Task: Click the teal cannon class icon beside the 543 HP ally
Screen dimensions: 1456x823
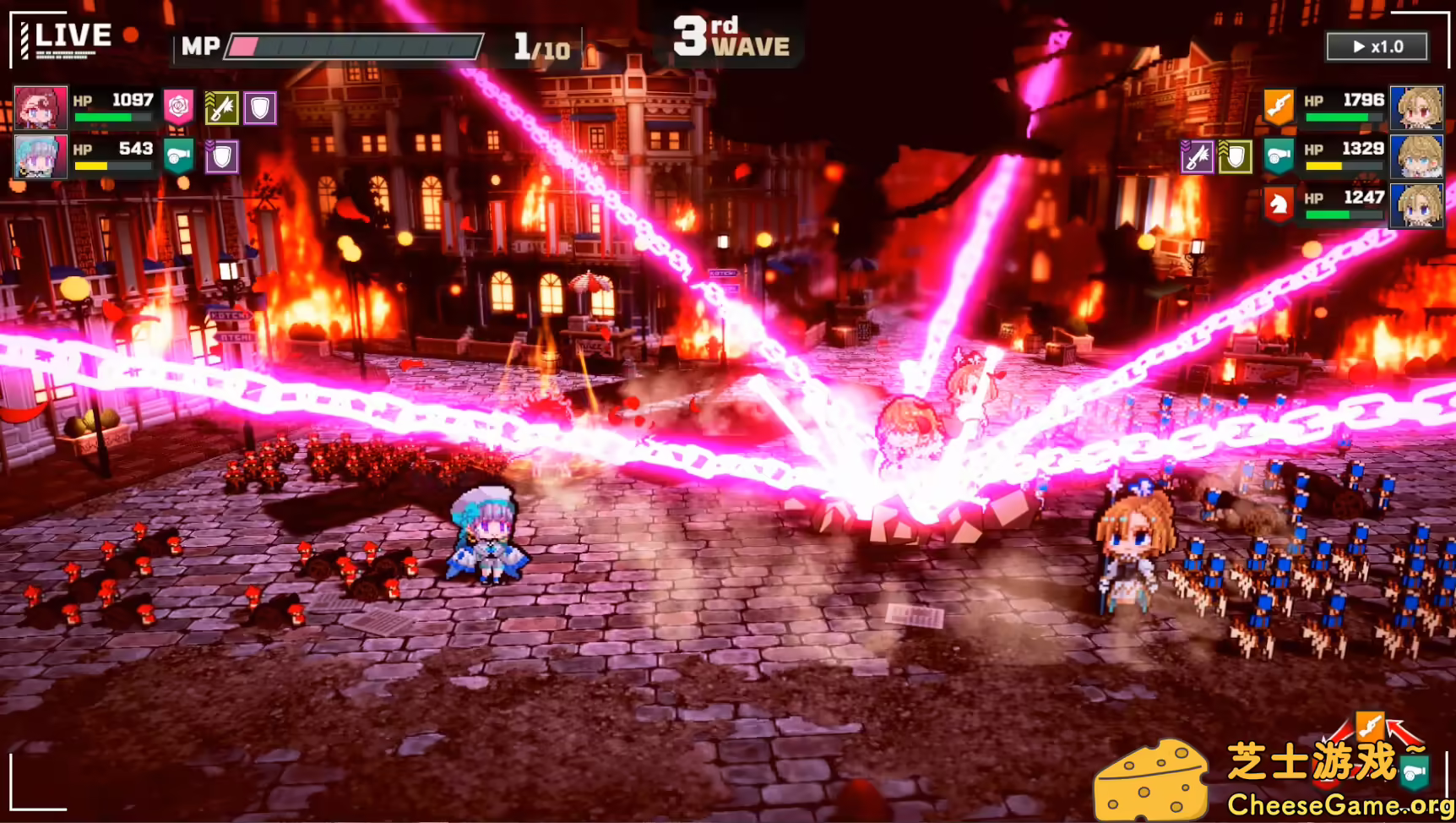Action: (180, 157)
